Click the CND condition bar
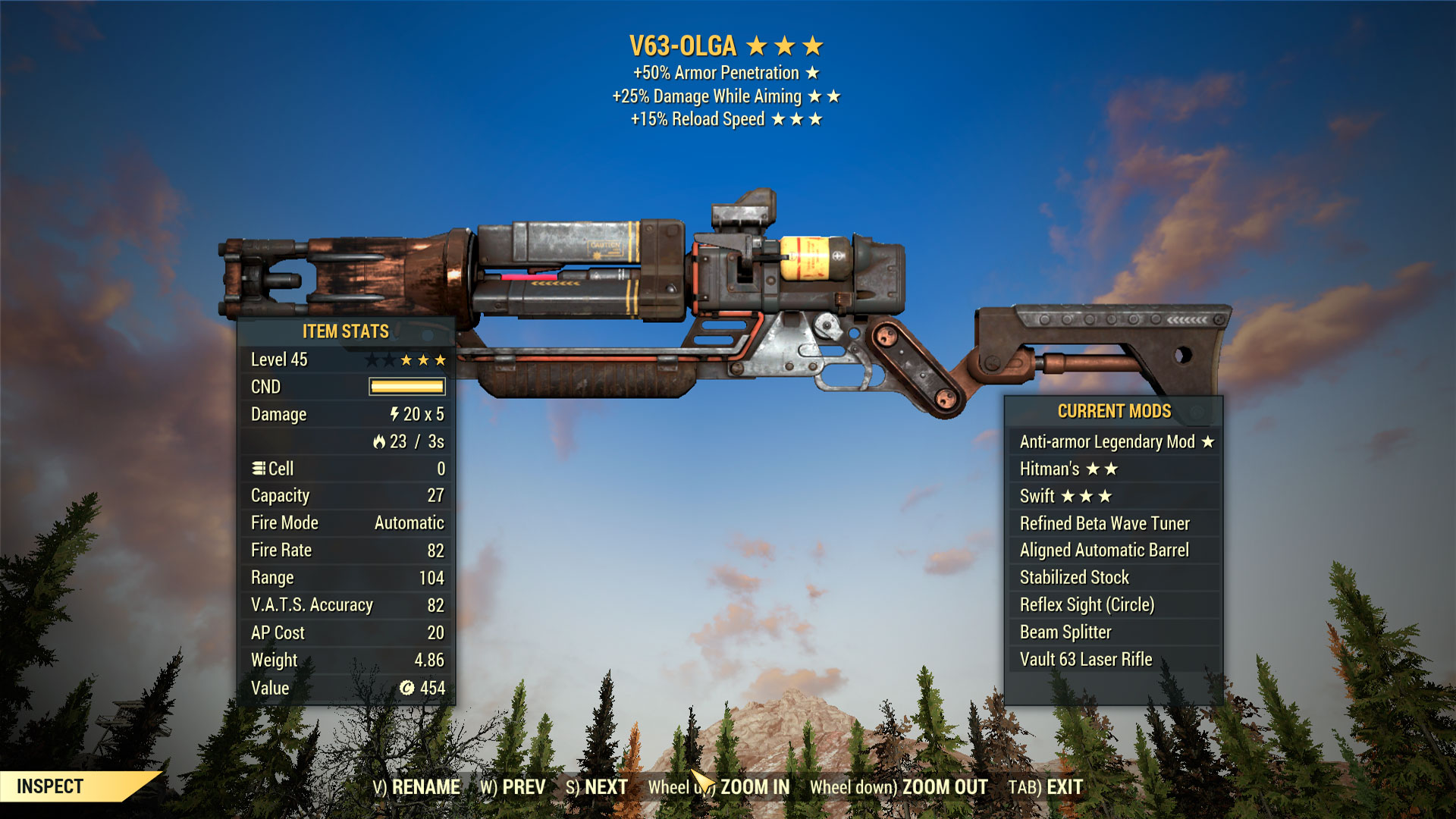This screenshot has width=1456, height=819. coord(406,386)
